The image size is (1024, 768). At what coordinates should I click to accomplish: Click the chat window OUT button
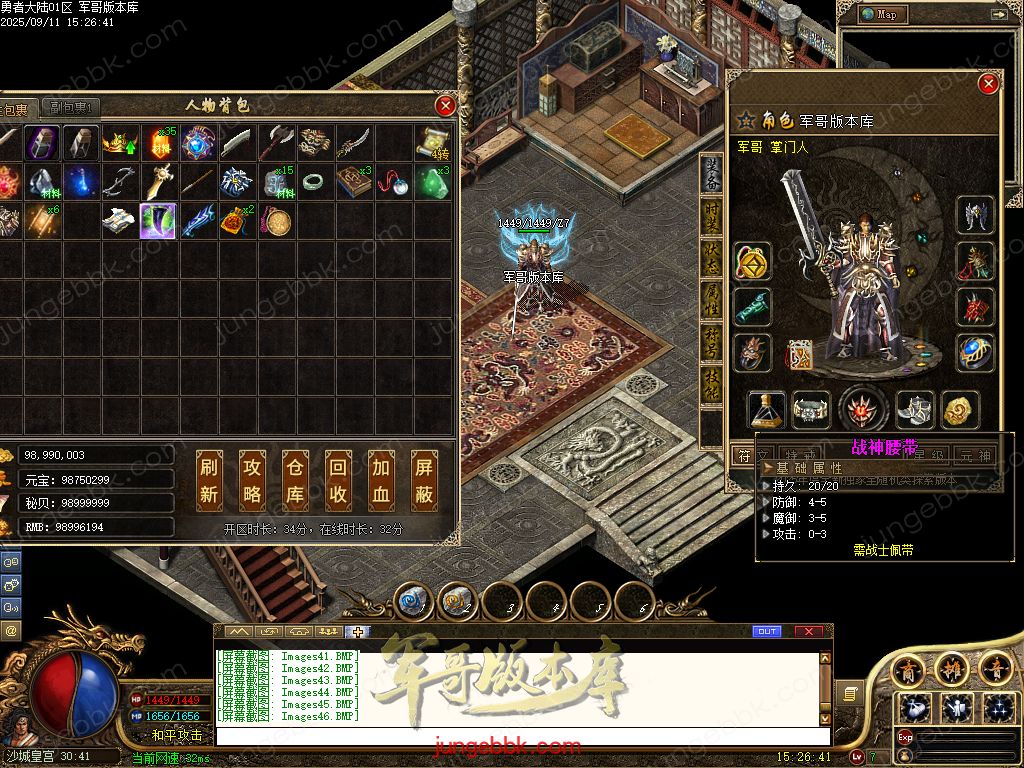(767, 631)
